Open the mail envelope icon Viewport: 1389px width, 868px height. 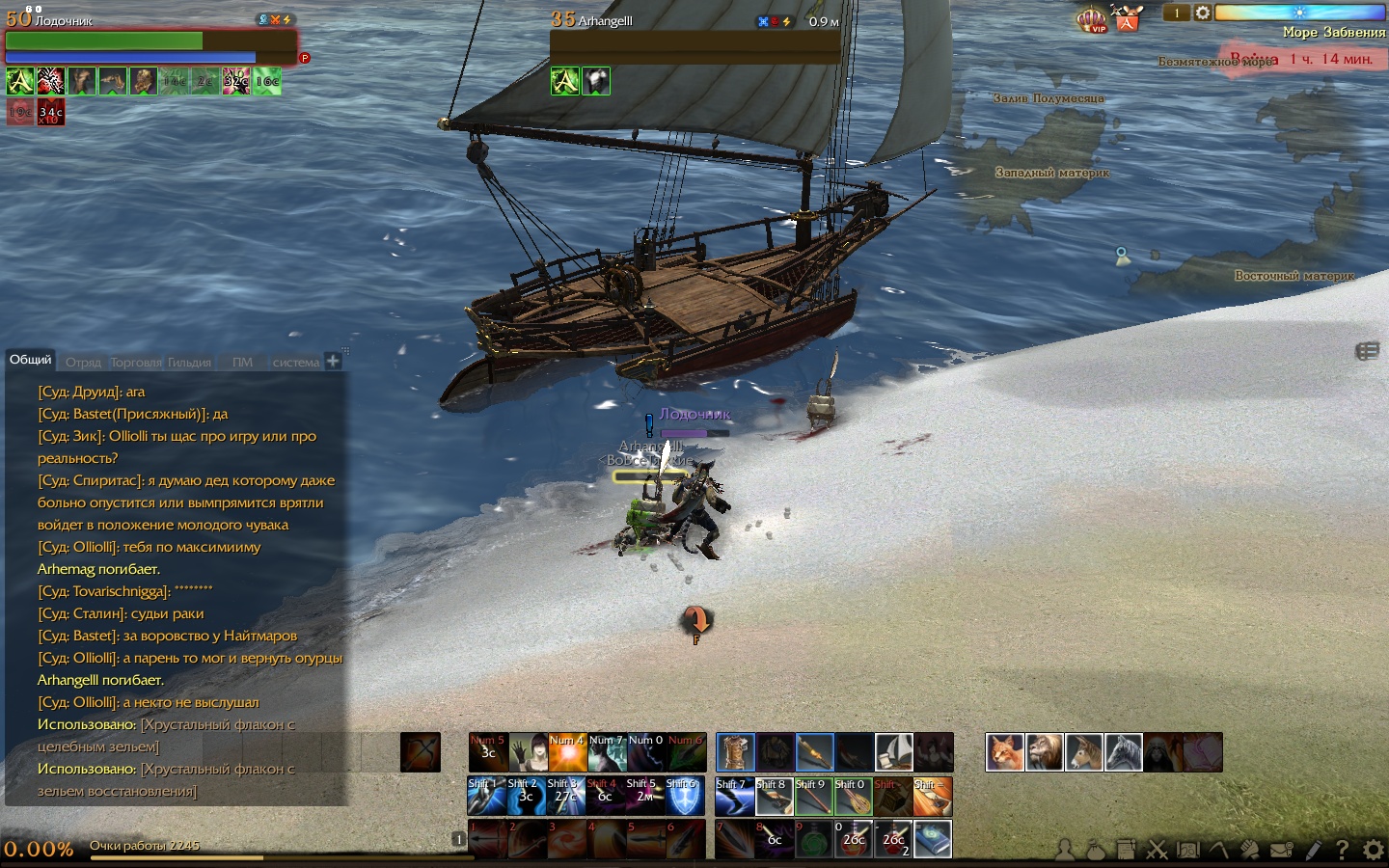[1281, 850]
